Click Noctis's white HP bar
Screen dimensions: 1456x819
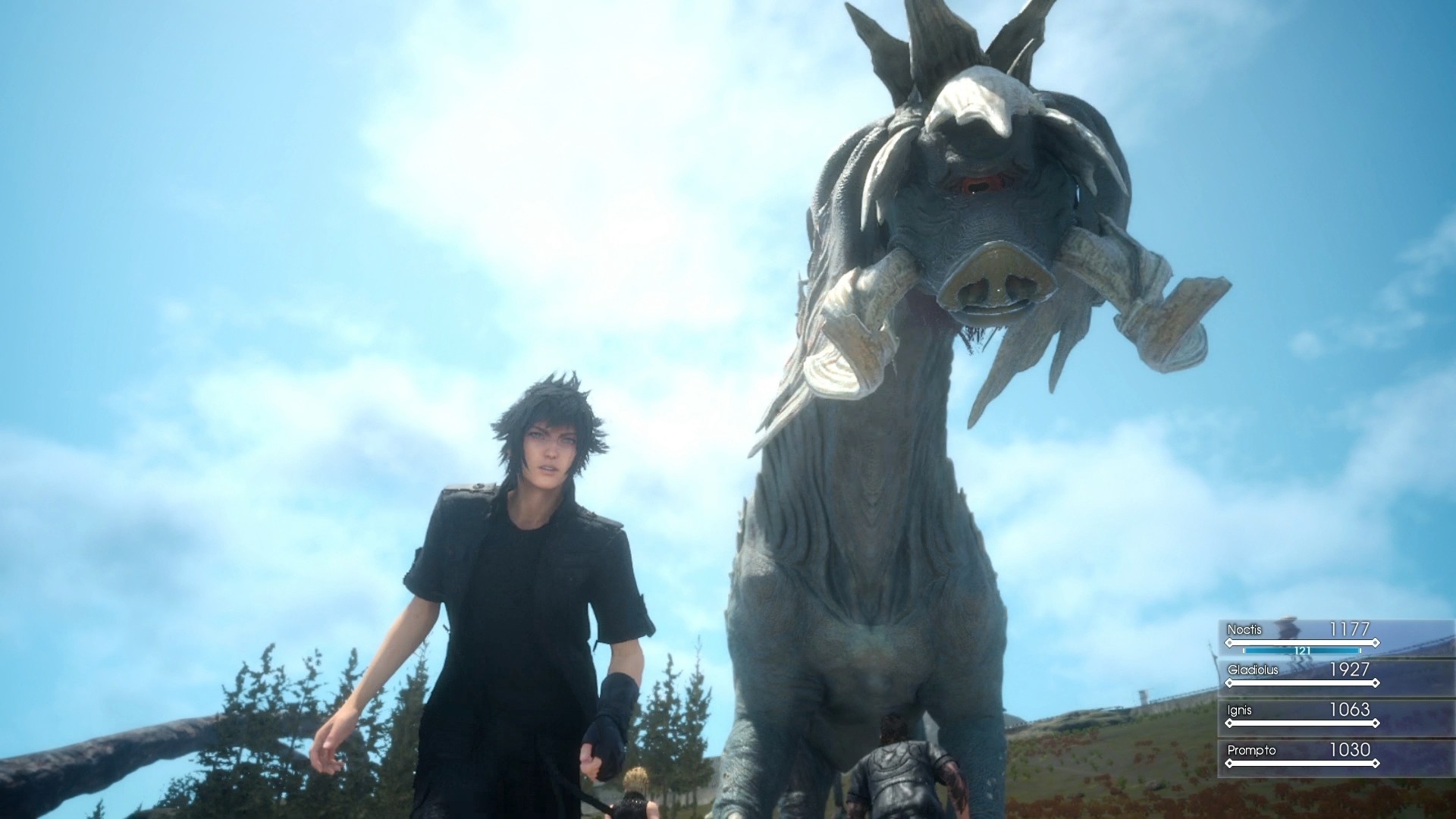point(1302,642)
